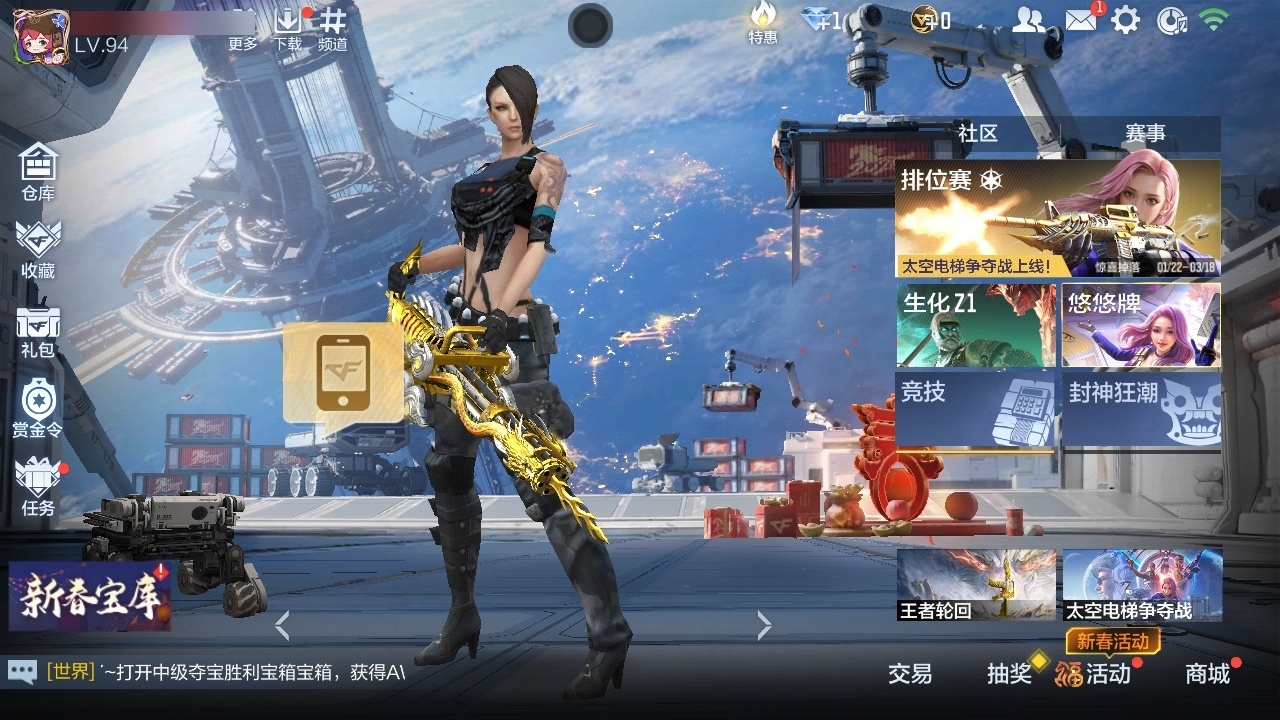Select the 竞技 competitive mode
The image size is (1280, 720).
[x=976, y=408]
